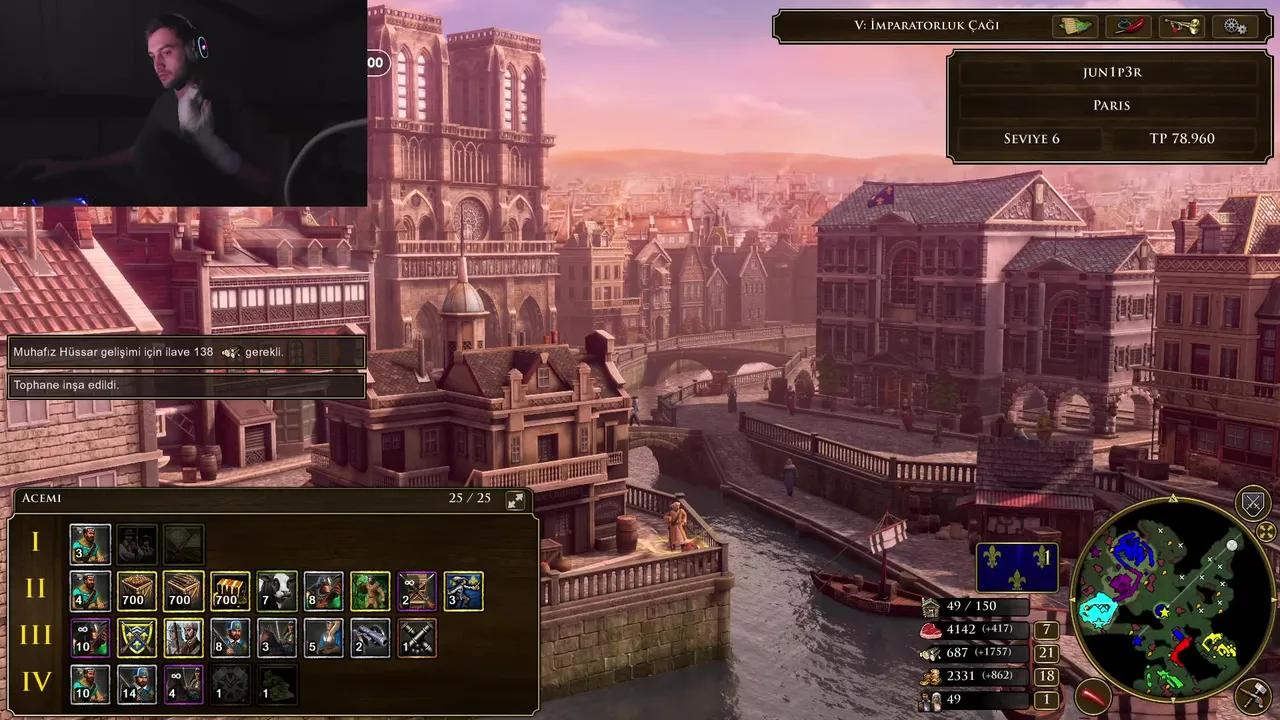Select the 2 cannons shipment card
Viewport: 1280px width, 720px height.
(369, 638)
